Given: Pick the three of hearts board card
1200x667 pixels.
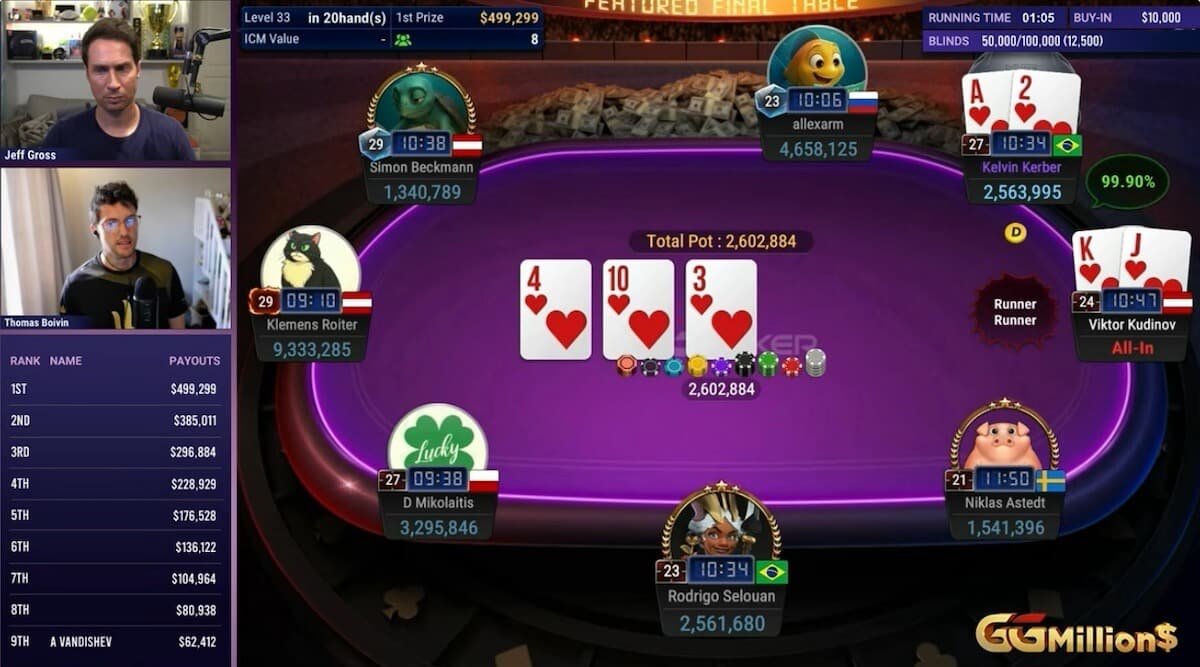Looking at the screenshot, I should point(721,309).
